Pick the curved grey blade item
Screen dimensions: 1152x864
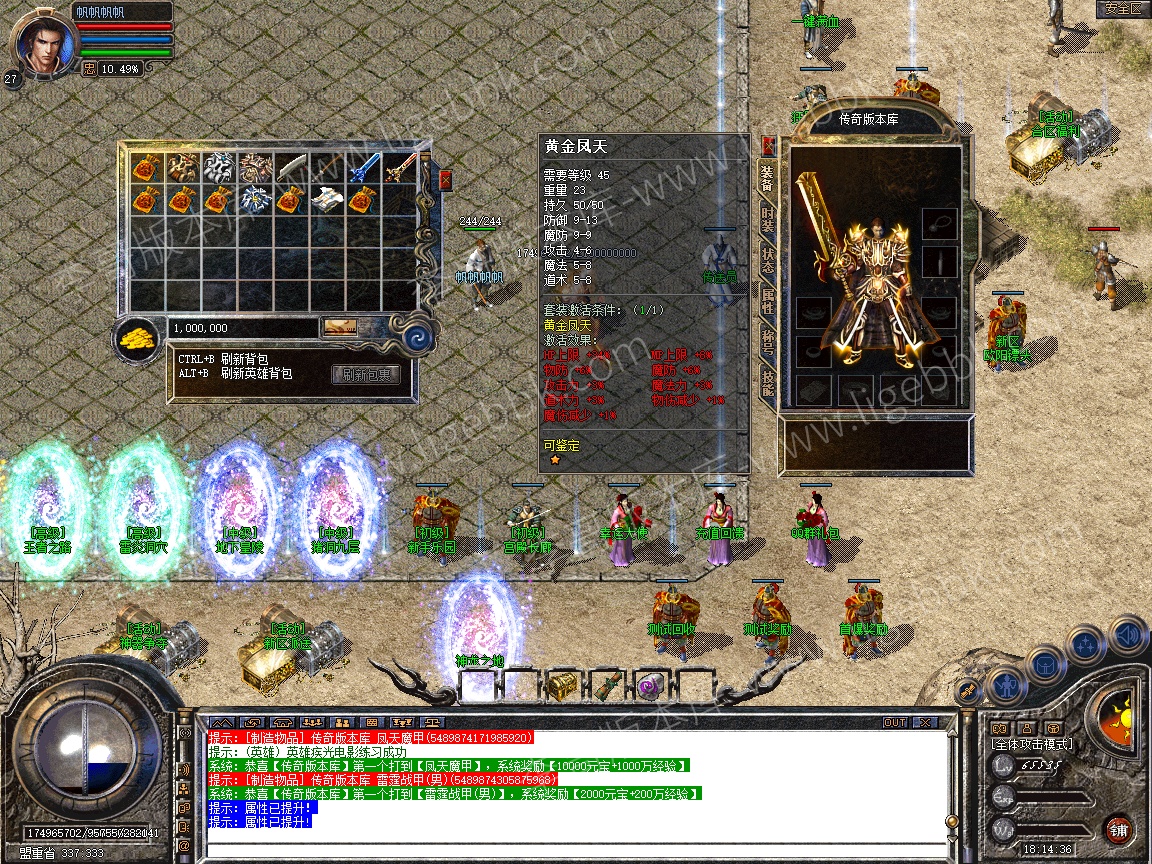click(x=291, y=167)
